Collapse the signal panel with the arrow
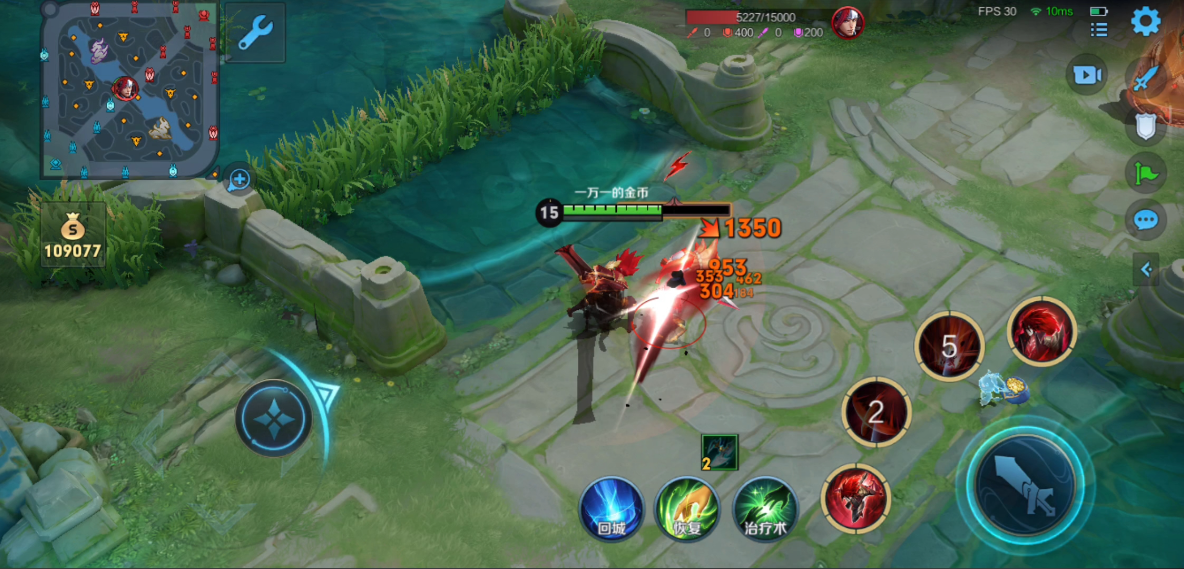This screenshot has height=569, width=1184. 1146,269
